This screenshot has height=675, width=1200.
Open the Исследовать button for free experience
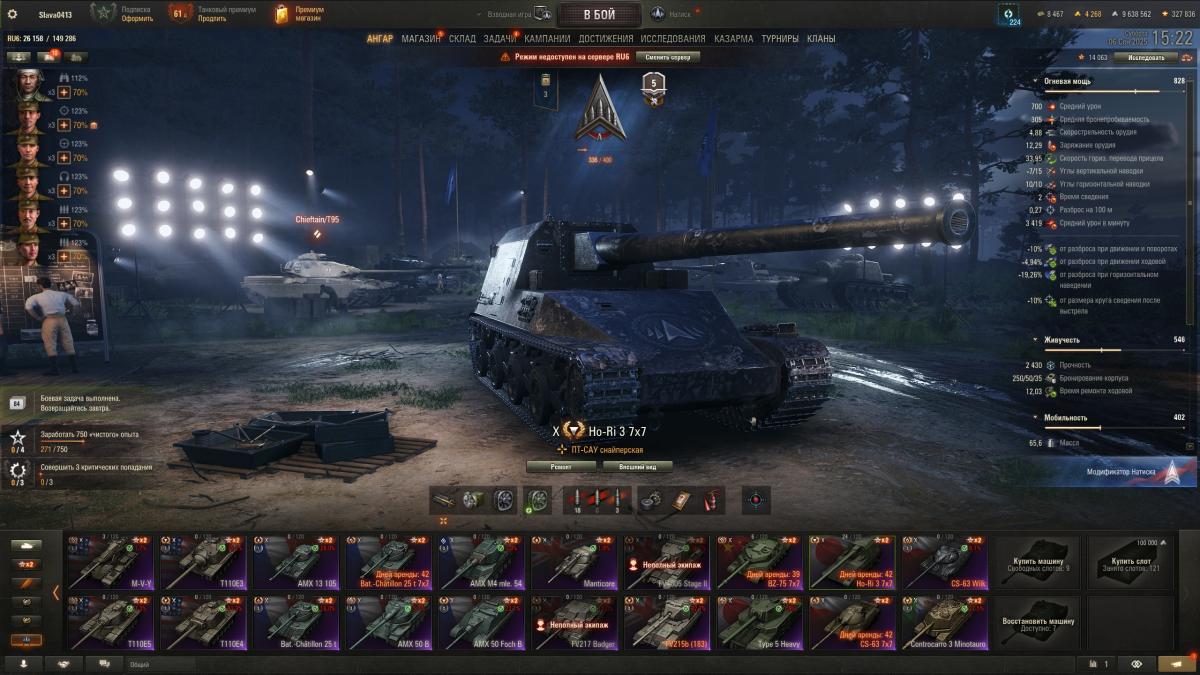tap(1147, 58)
